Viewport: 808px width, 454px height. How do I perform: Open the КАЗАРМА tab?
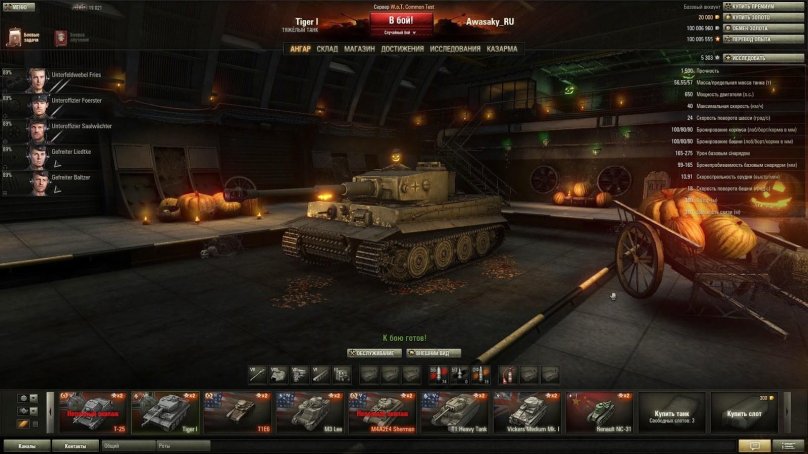pyautogui.click(x=502, y=48)
